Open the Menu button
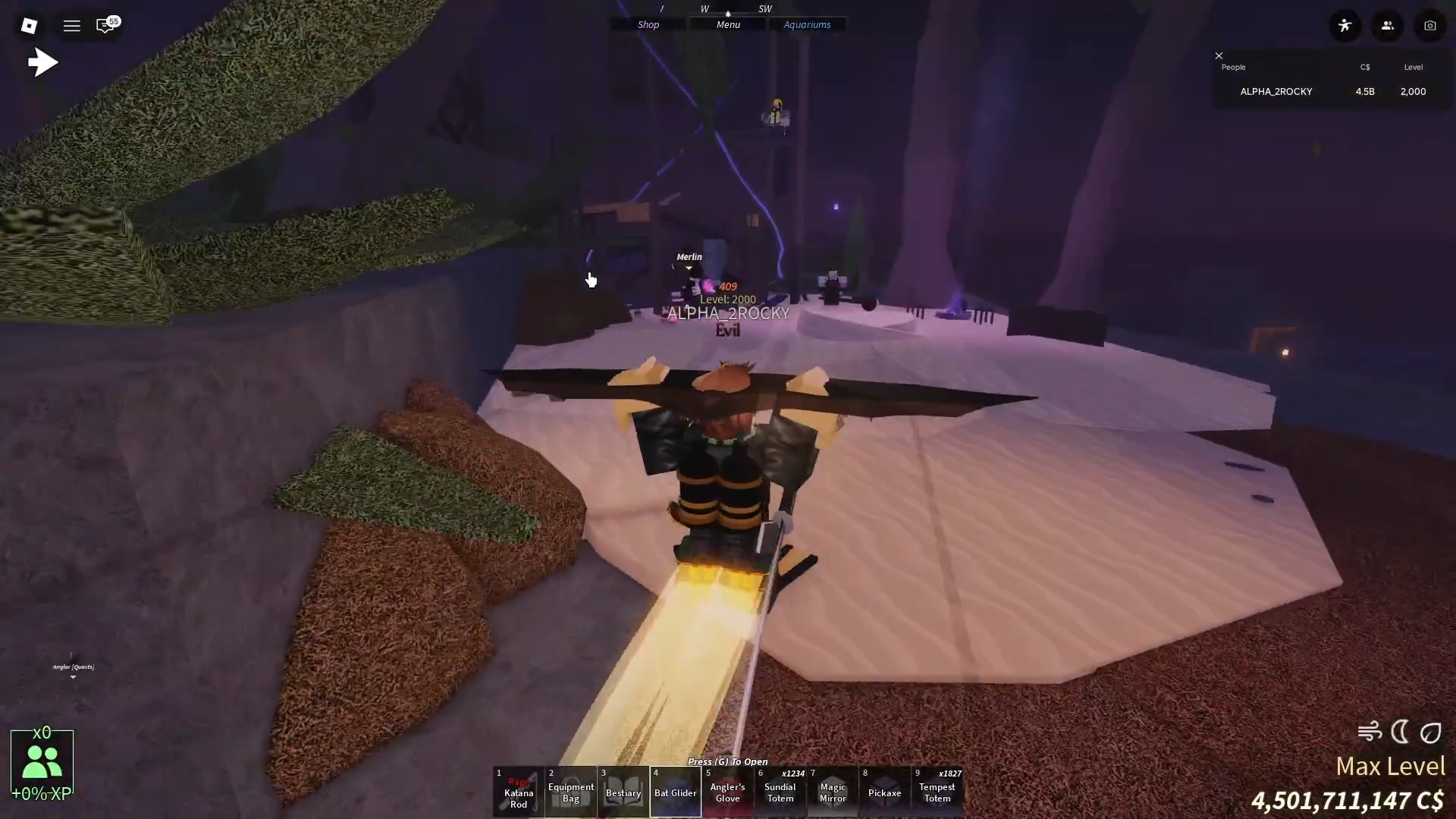 (728, 24)
